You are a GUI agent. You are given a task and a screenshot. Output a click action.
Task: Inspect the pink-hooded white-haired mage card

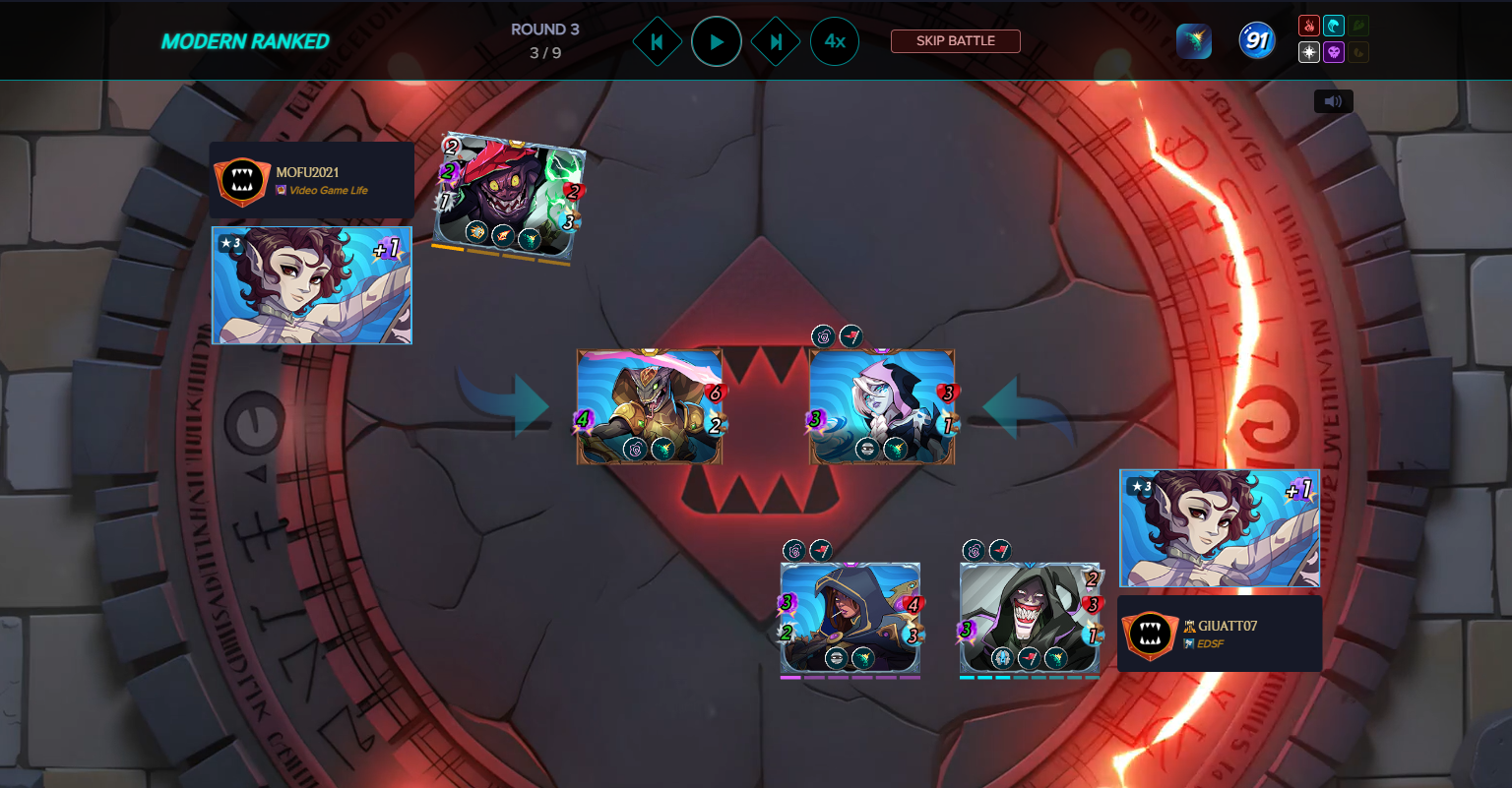coord(882,406)
